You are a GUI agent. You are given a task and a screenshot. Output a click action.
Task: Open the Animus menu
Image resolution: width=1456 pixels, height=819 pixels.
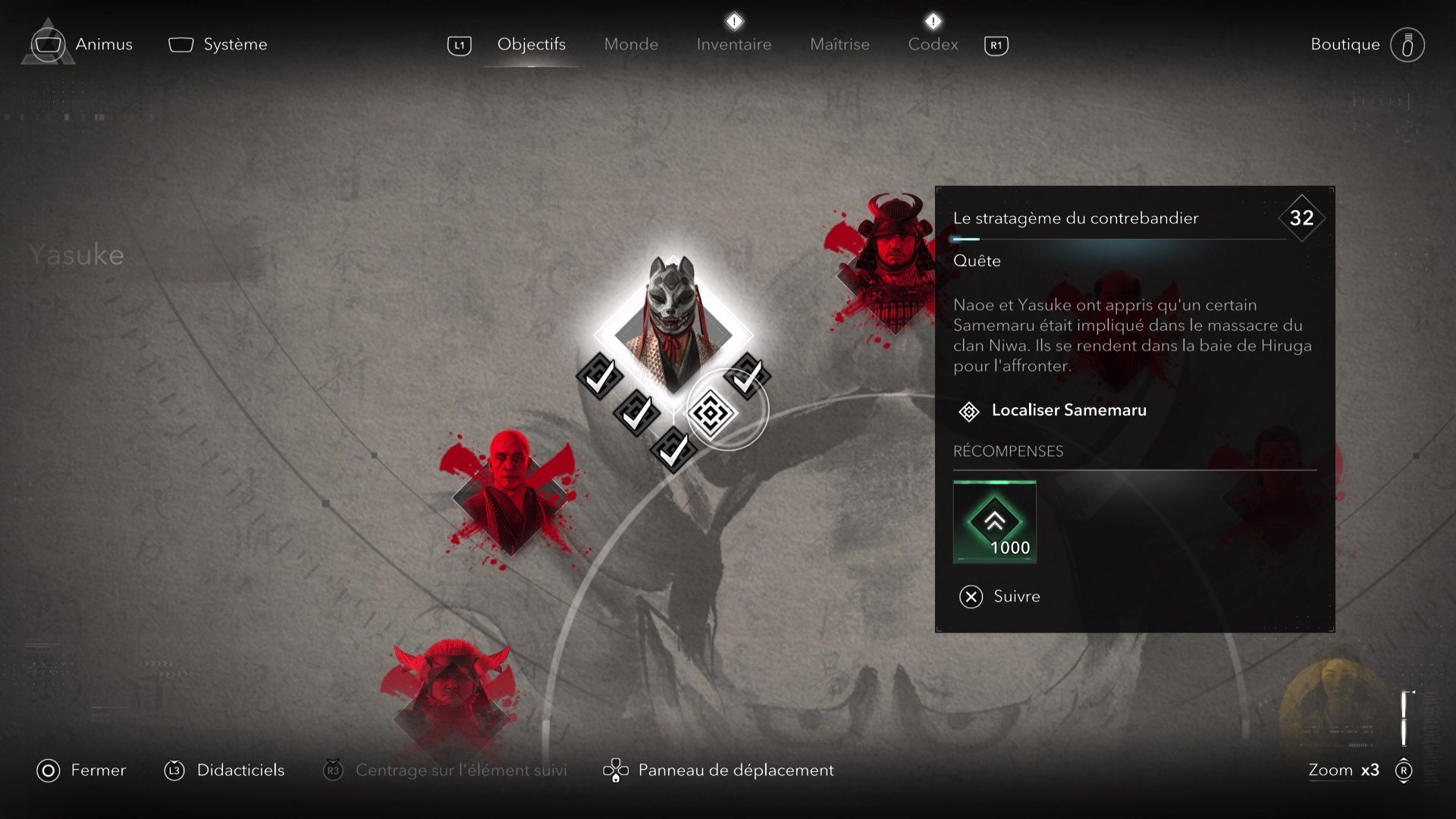tap(83, 45)
